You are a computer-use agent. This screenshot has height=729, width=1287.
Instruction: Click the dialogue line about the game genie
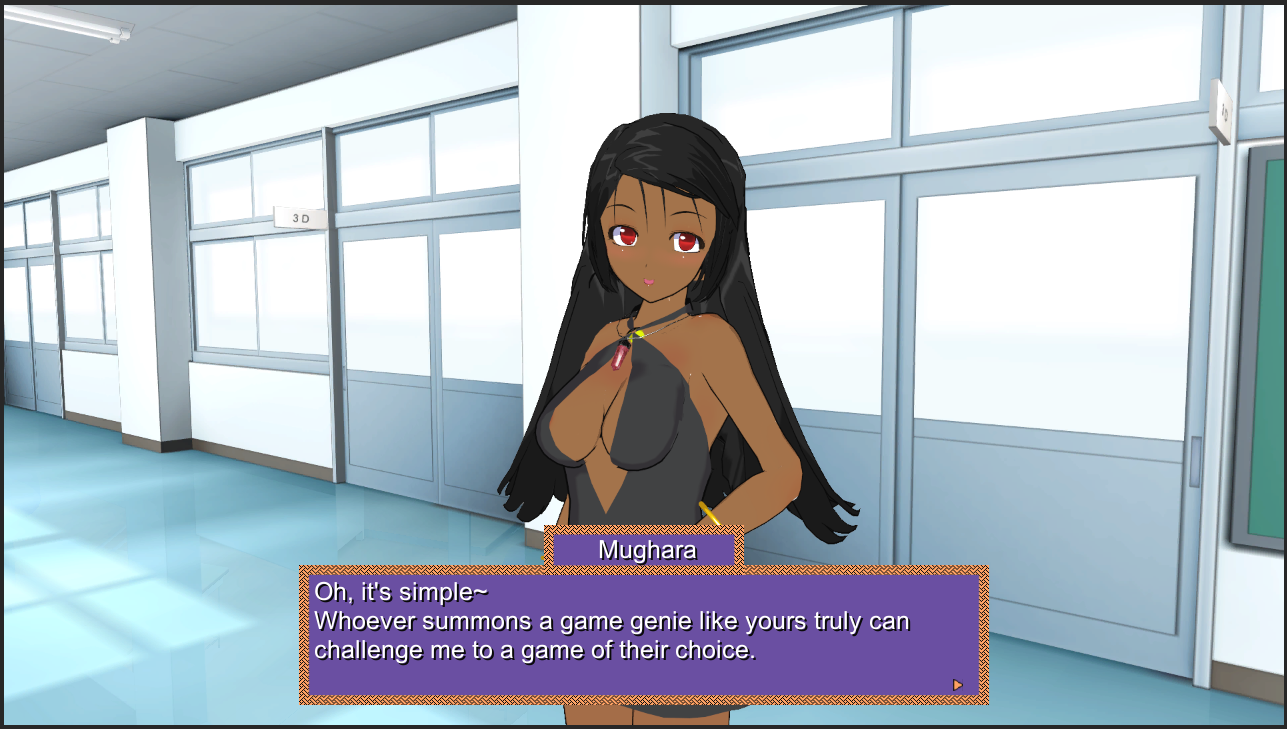click(x=612, y=621)
